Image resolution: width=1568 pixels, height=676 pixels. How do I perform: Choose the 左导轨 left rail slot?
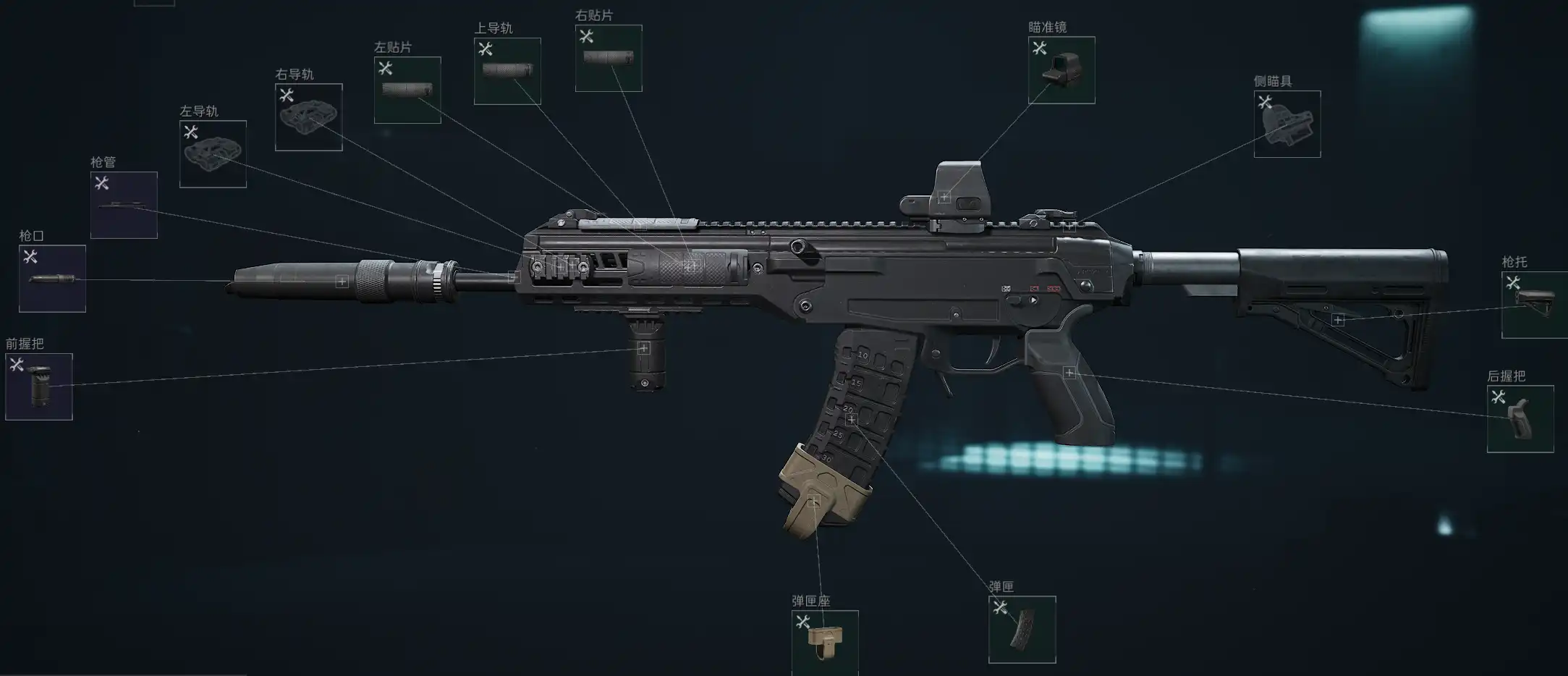pos(213,154)
